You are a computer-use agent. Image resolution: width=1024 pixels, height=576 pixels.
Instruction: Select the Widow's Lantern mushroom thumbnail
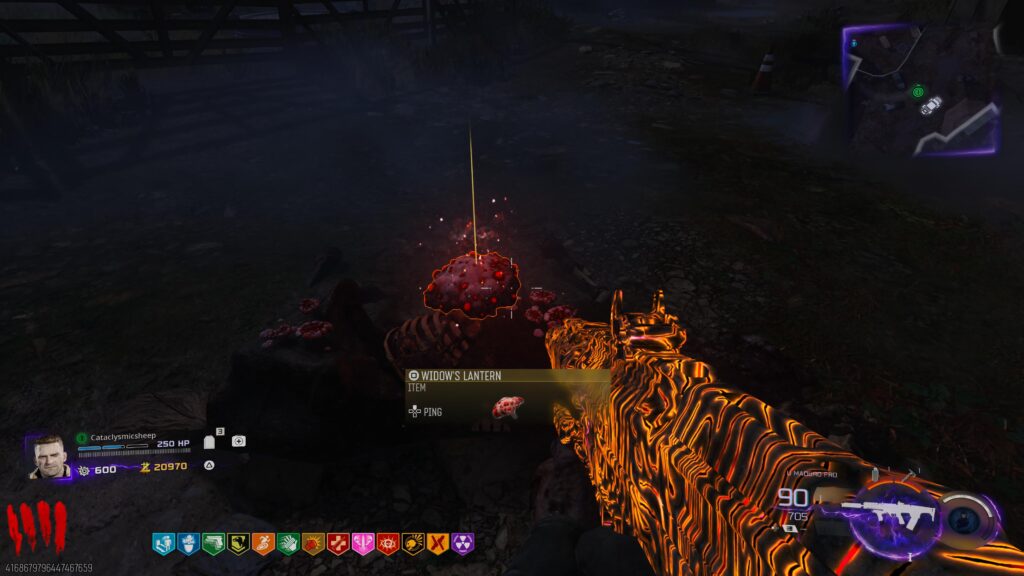pyautogui.click(x=507, y=407)
